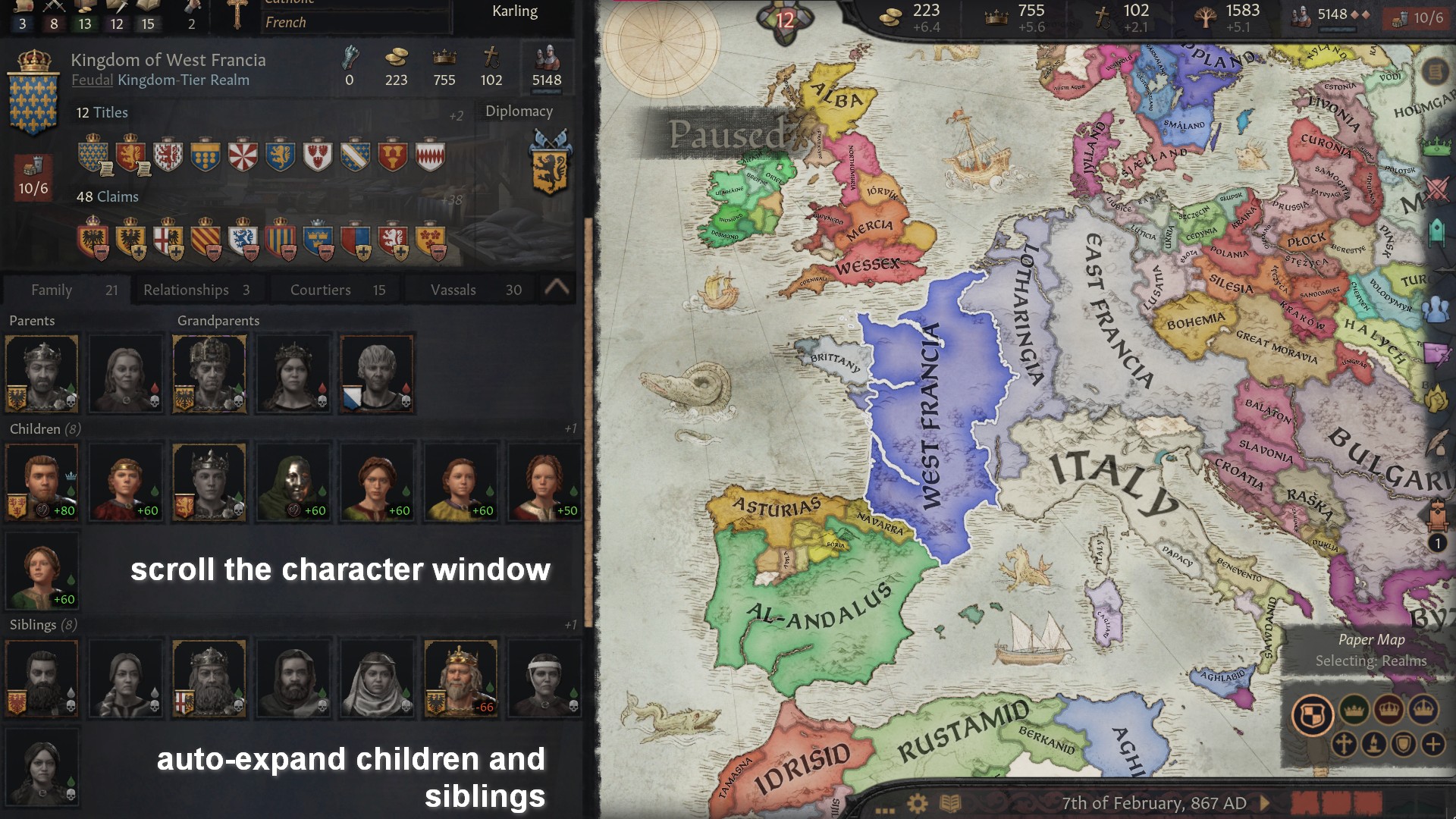Open the council view on the right sidebar
This screenshot has height=819, width=1456.
1437,308
